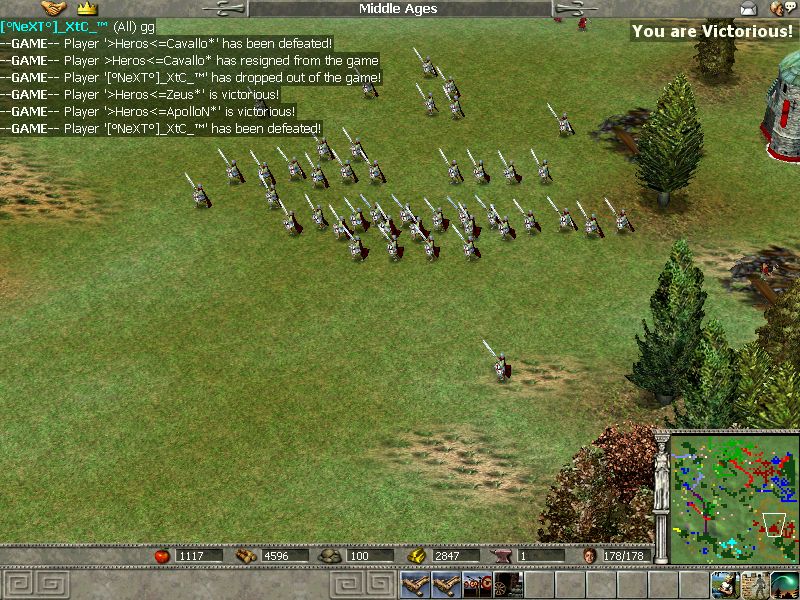Select the standing soldier icon

[x=754, y=584]
